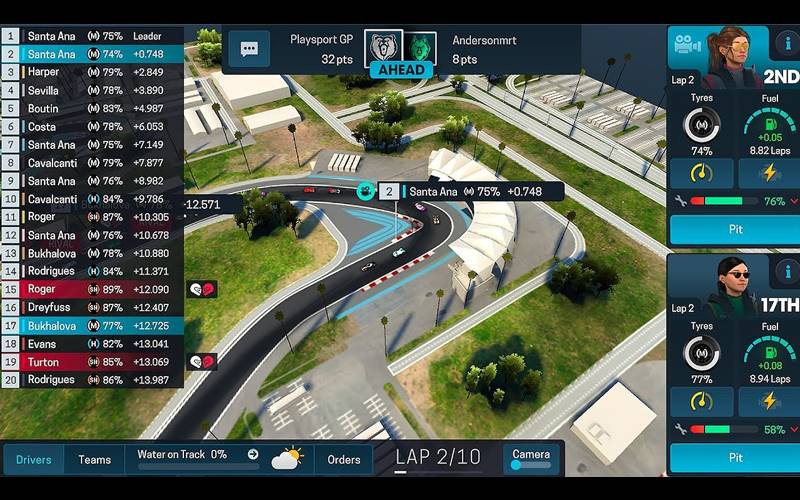Open the chat speech-bubble button
The width and height of the screenshot is (800, 500).
pos(249,48)
